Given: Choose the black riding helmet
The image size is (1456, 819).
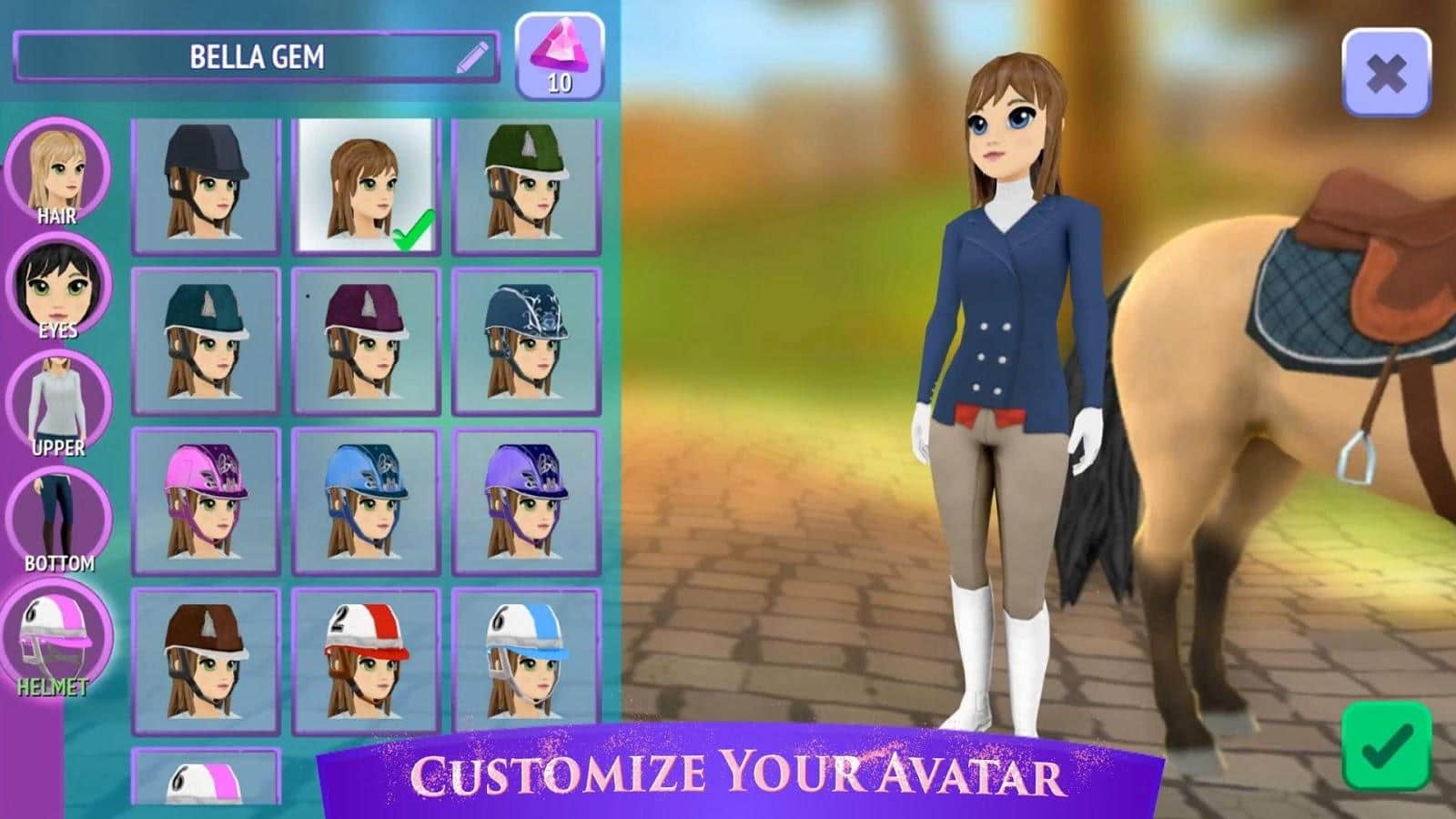Looking at the screenshot, I should (x=206, y=186).
